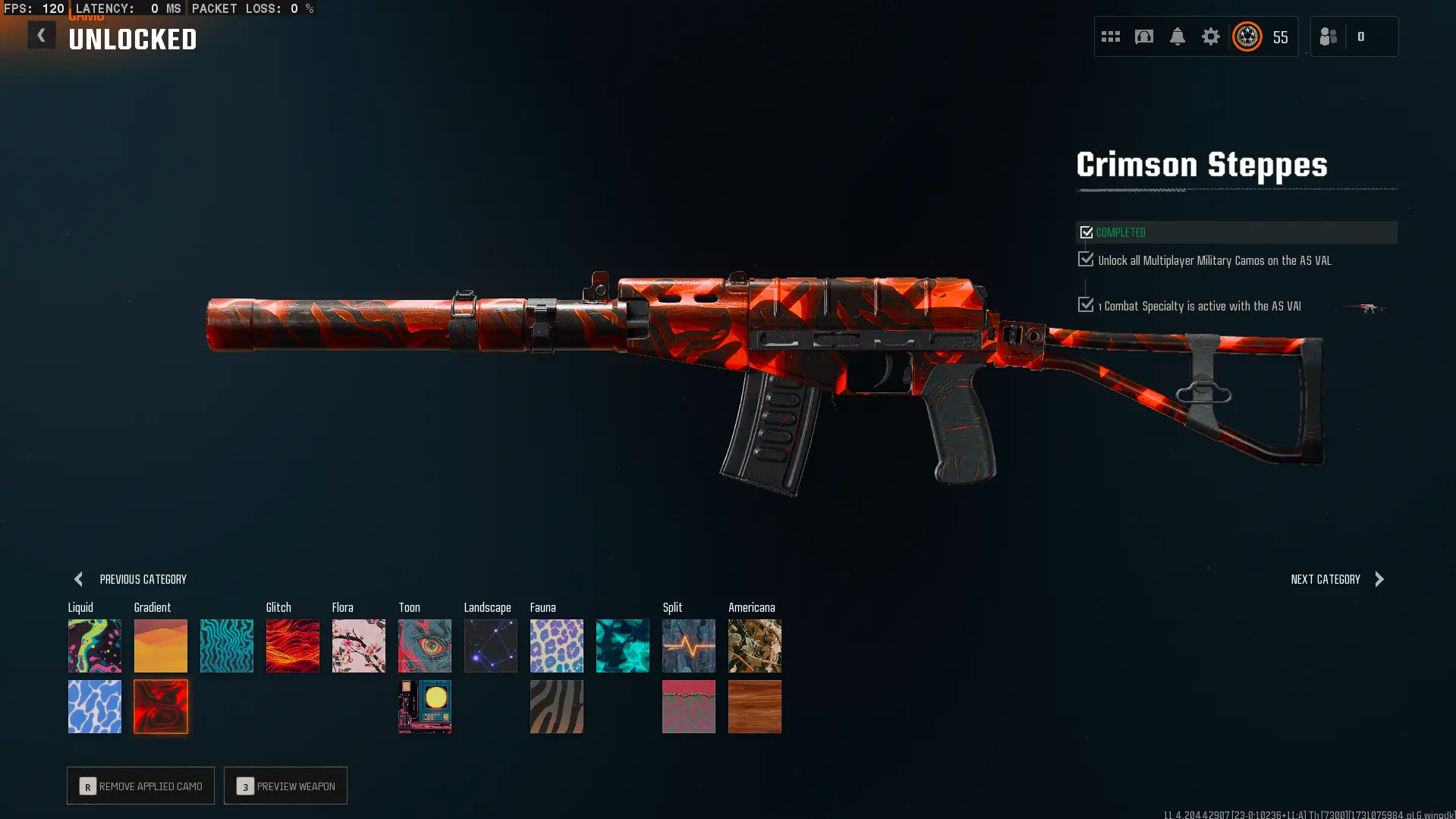Open the friends social panel

point(1329,36)
